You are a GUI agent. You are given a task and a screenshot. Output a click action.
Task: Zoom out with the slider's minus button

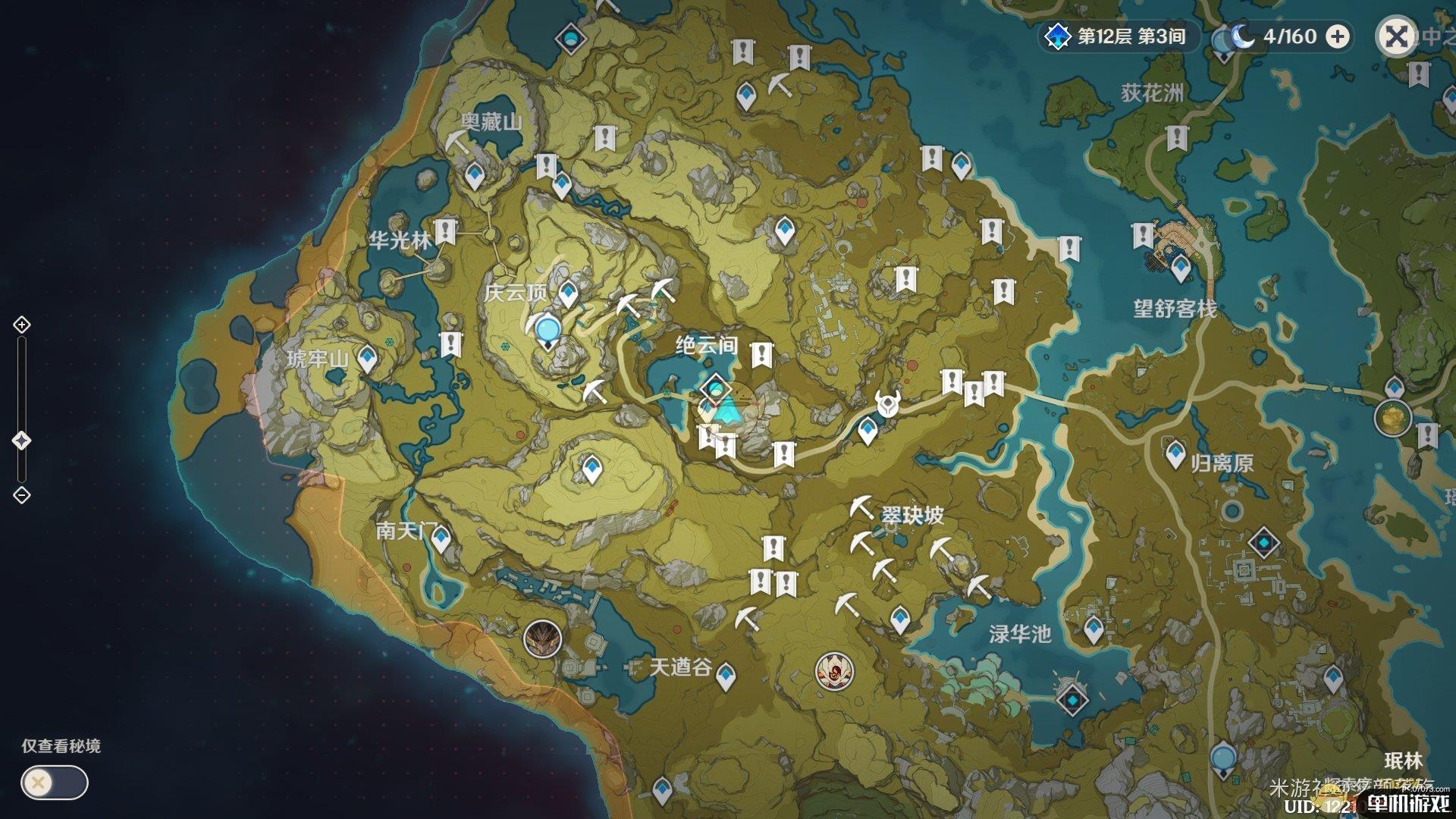22,495
